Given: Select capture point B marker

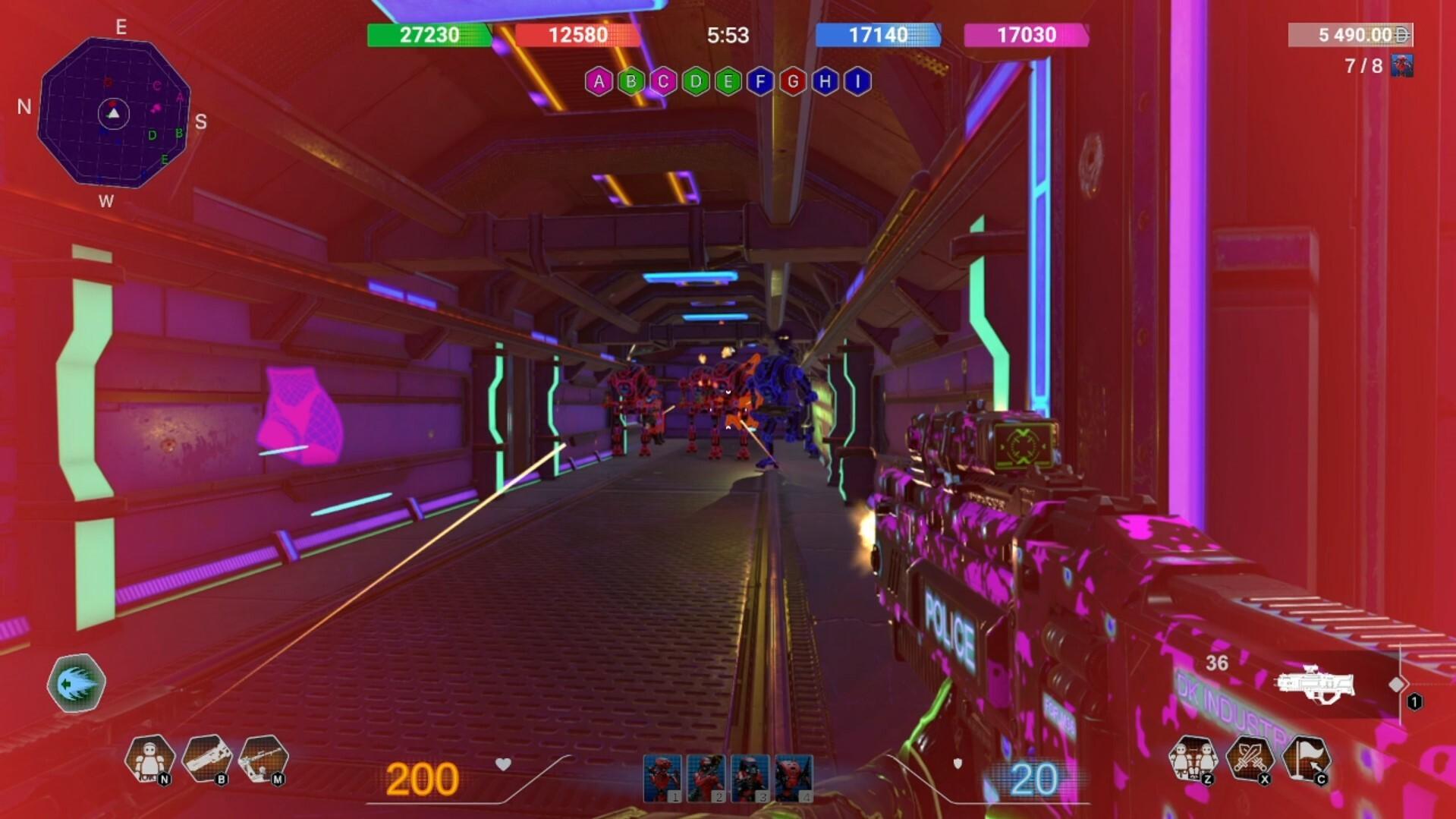Looking at the screenshot, I should (x=631, y=81).
